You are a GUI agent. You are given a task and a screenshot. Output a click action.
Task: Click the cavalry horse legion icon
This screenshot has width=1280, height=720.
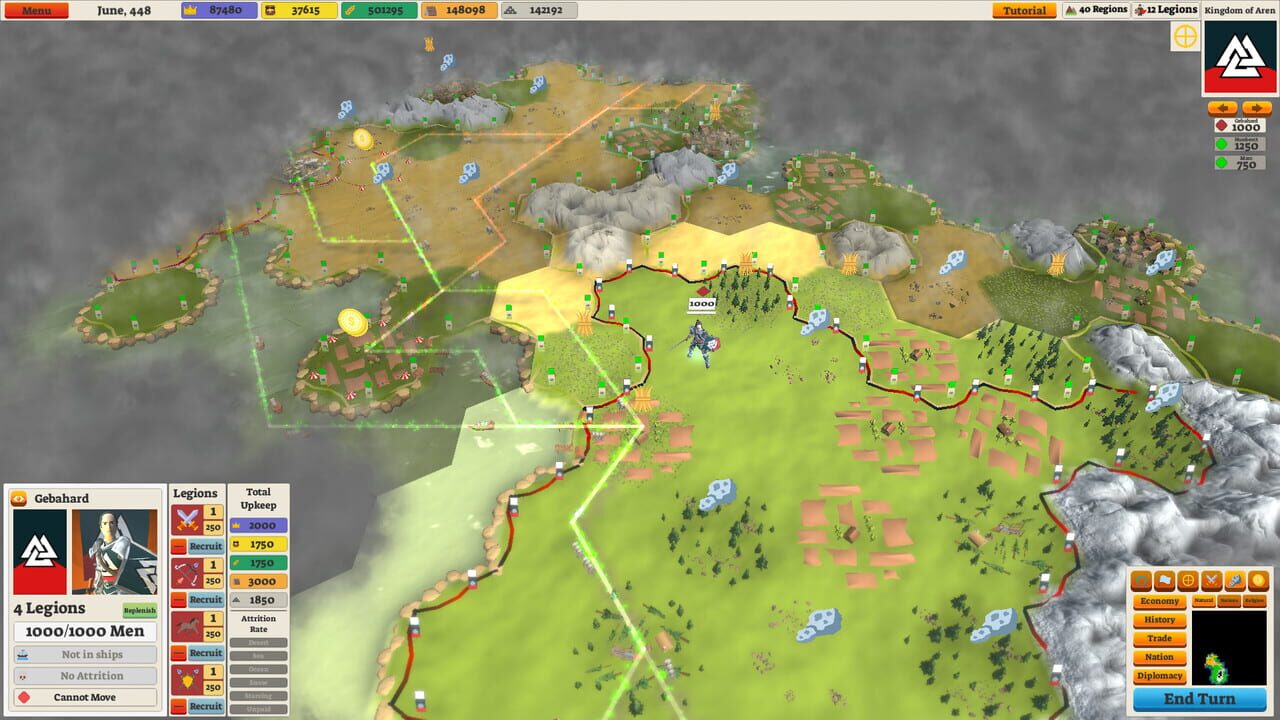(188, 625)
